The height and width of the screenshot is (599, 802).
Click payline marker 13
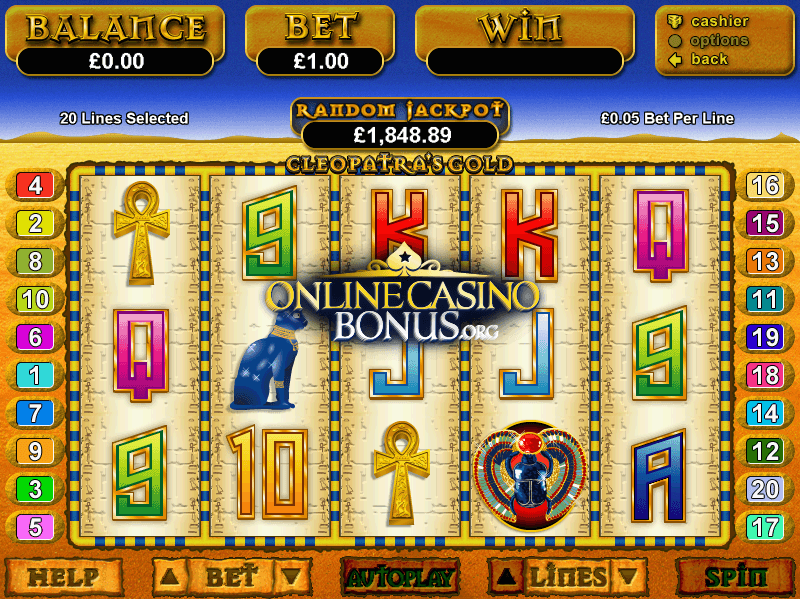coord(765,261)
